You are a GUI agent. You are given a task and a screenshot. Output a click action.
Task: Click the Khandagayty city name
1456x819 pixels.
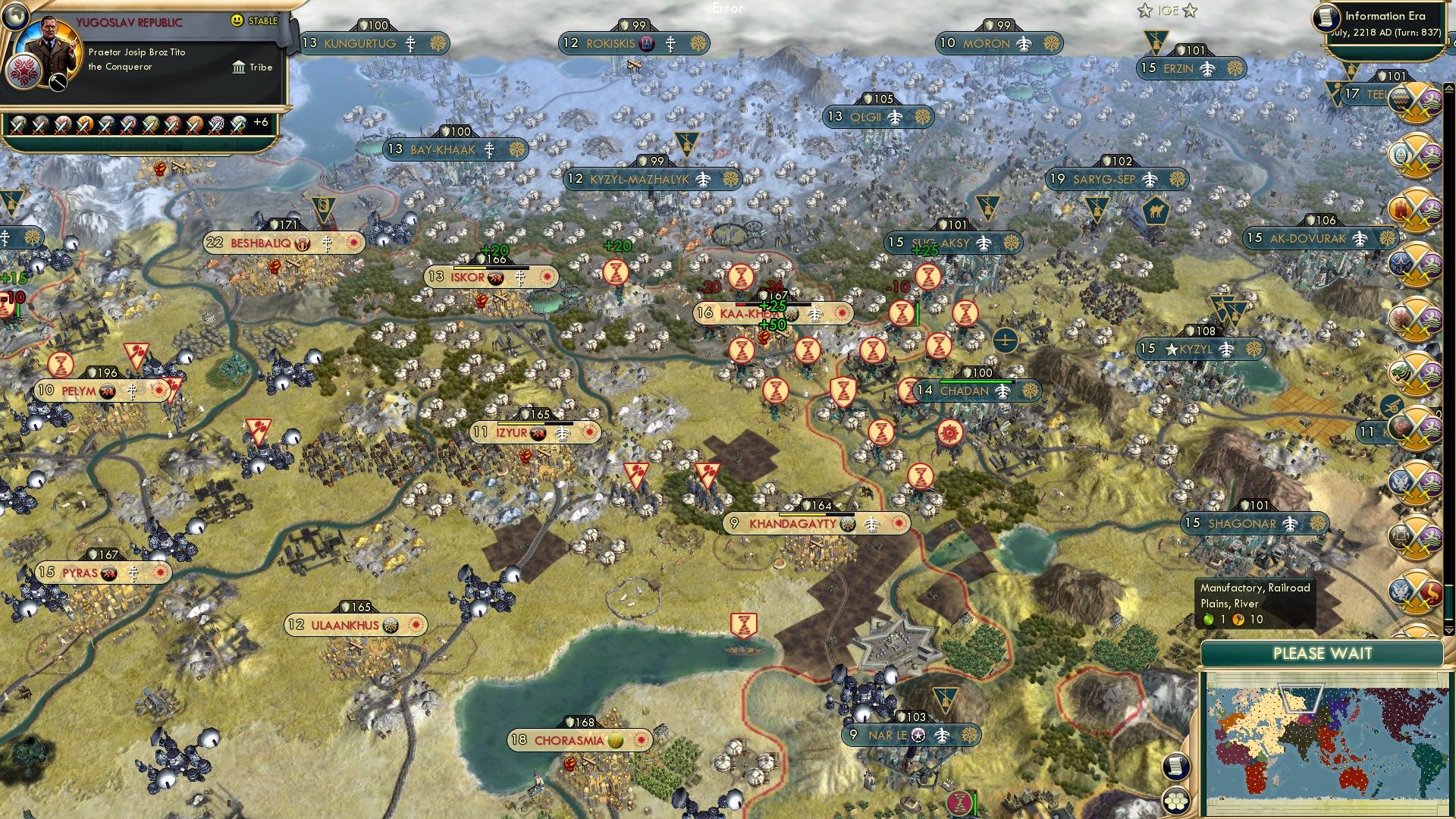click(x=792, y=522)
